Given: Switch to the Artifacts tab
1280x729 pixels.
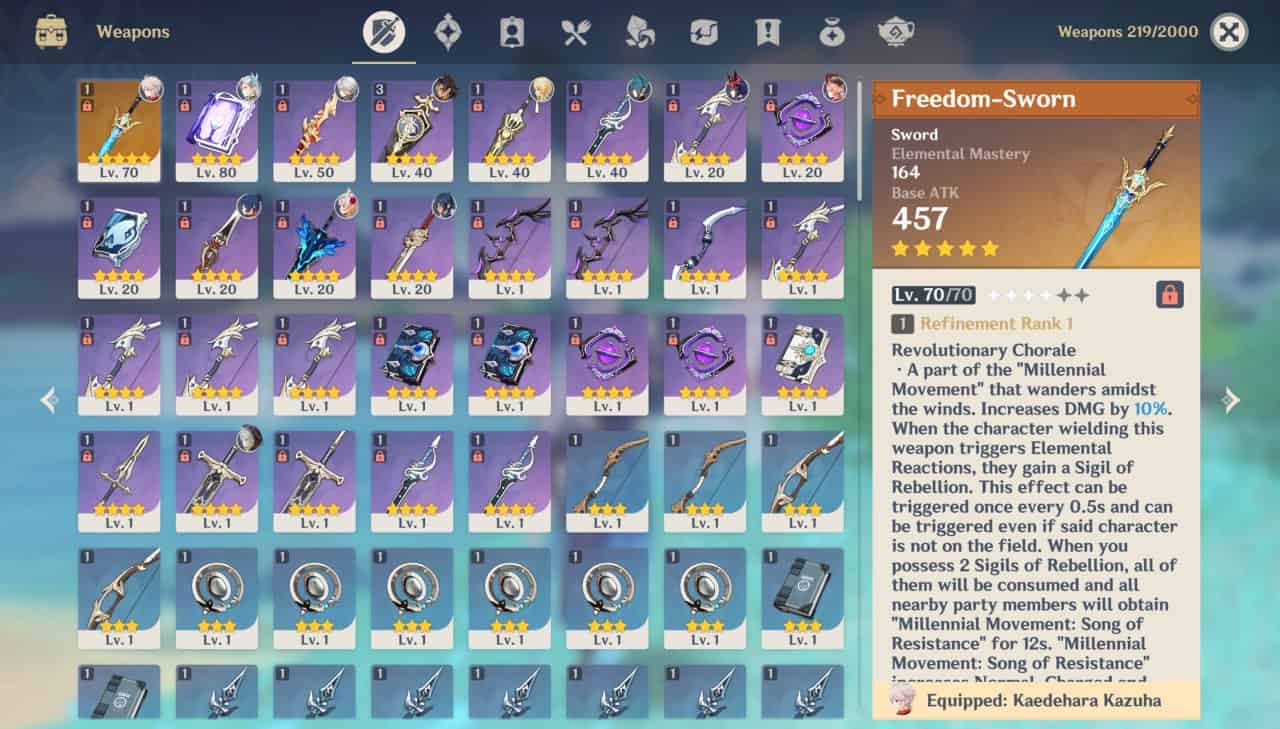Looking at the screenshot, I should coord(447,32).
